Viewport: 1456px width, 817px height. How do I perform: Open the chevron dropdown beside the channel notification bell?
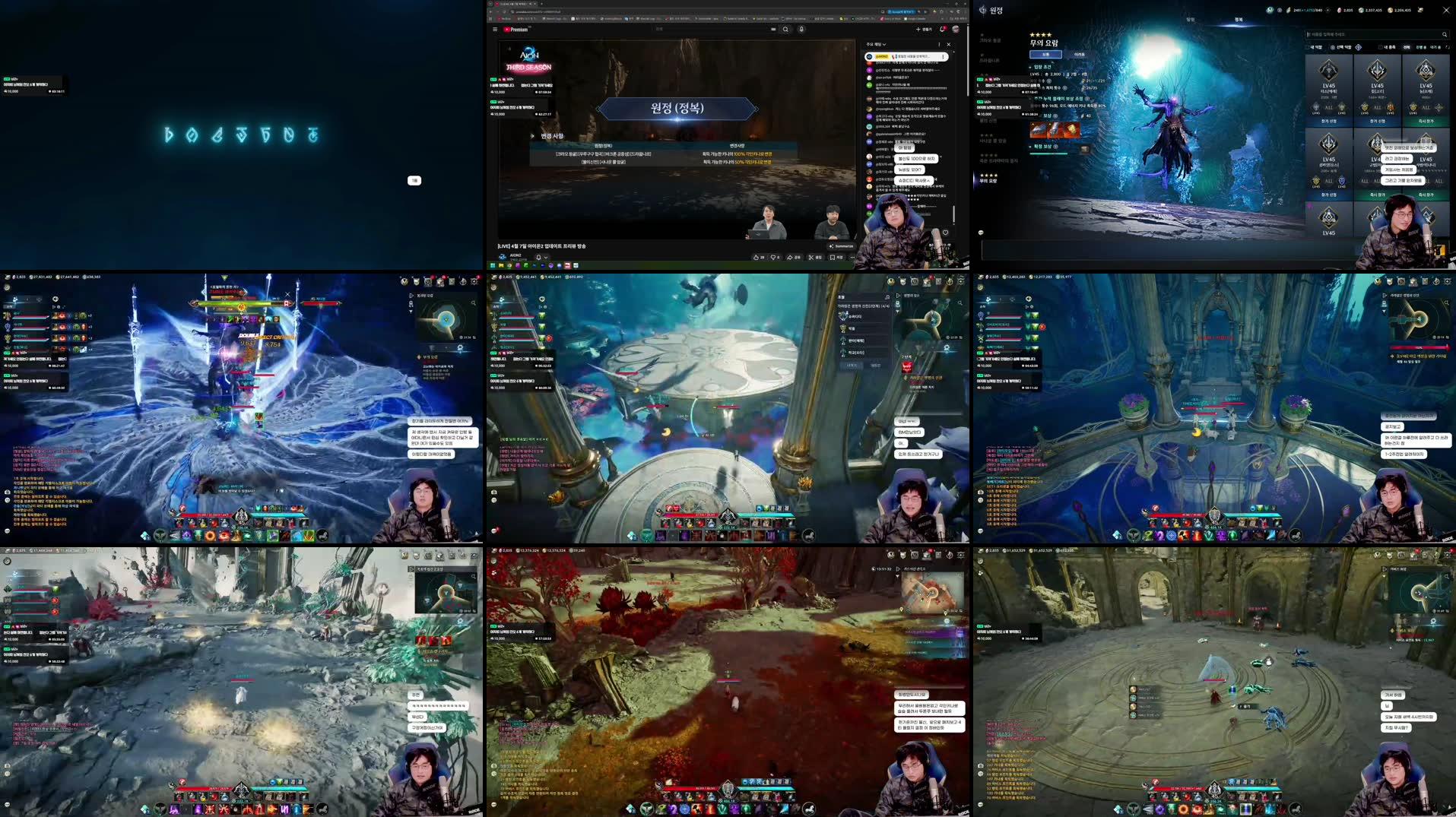coord(547,257)
